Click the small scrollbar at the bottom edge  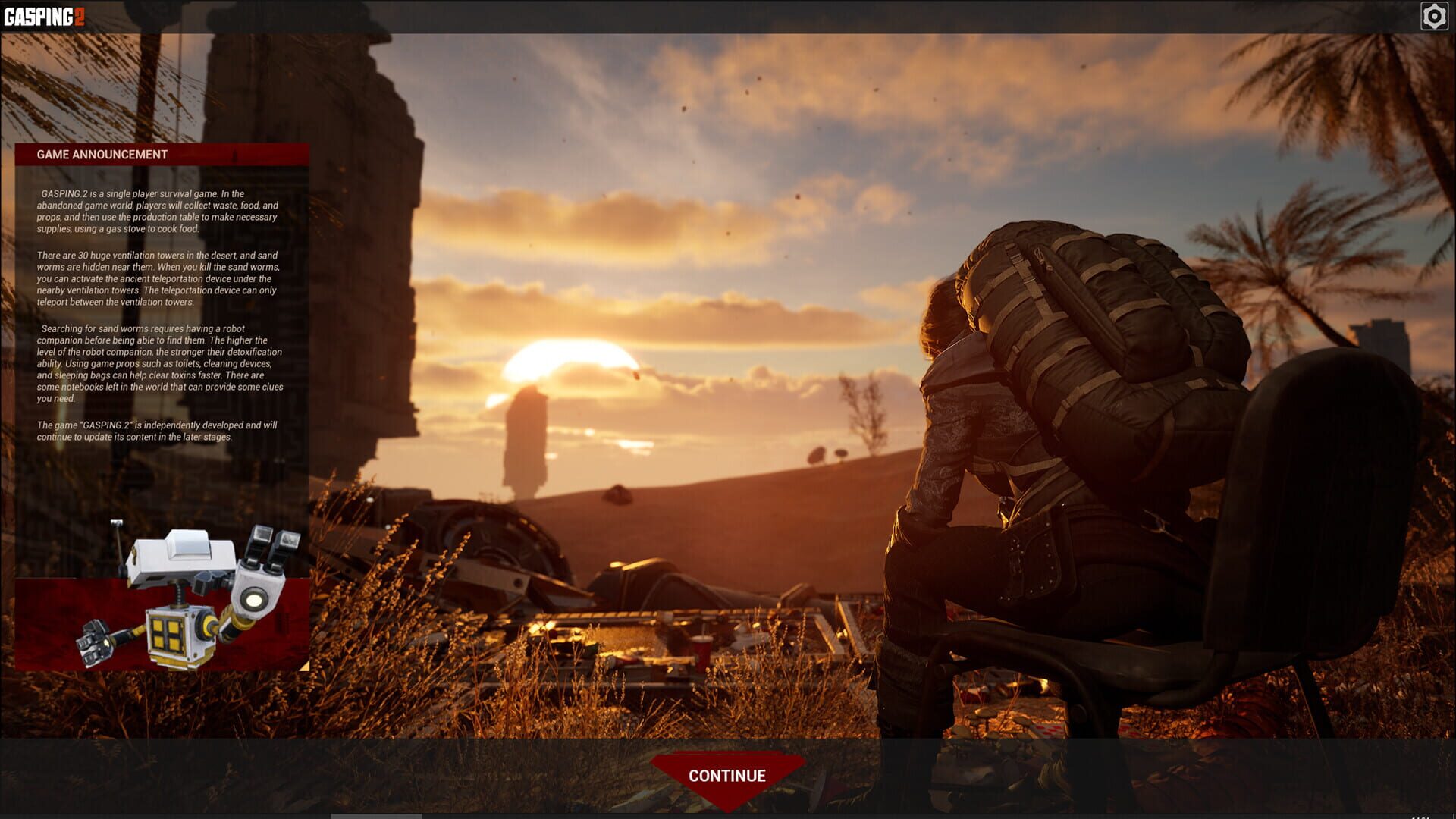pyautogui.click(x=375, y=815)
